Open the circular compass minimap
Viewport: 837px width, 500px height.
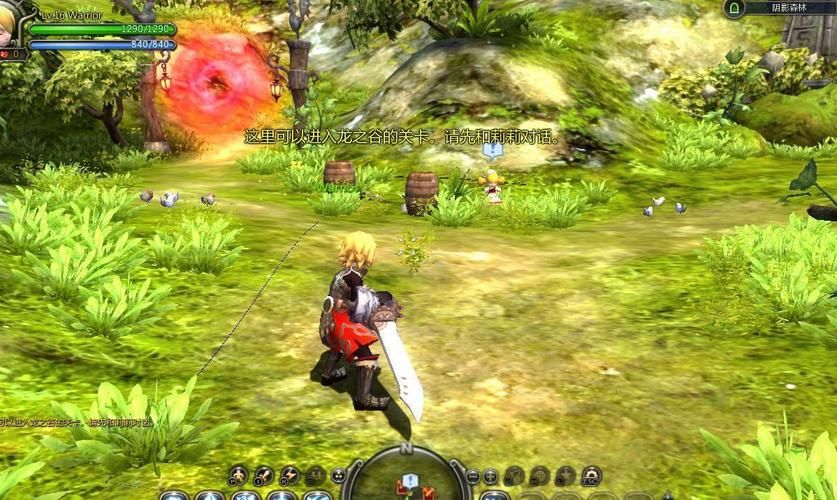pyautogui.click(x=406, y=479)
